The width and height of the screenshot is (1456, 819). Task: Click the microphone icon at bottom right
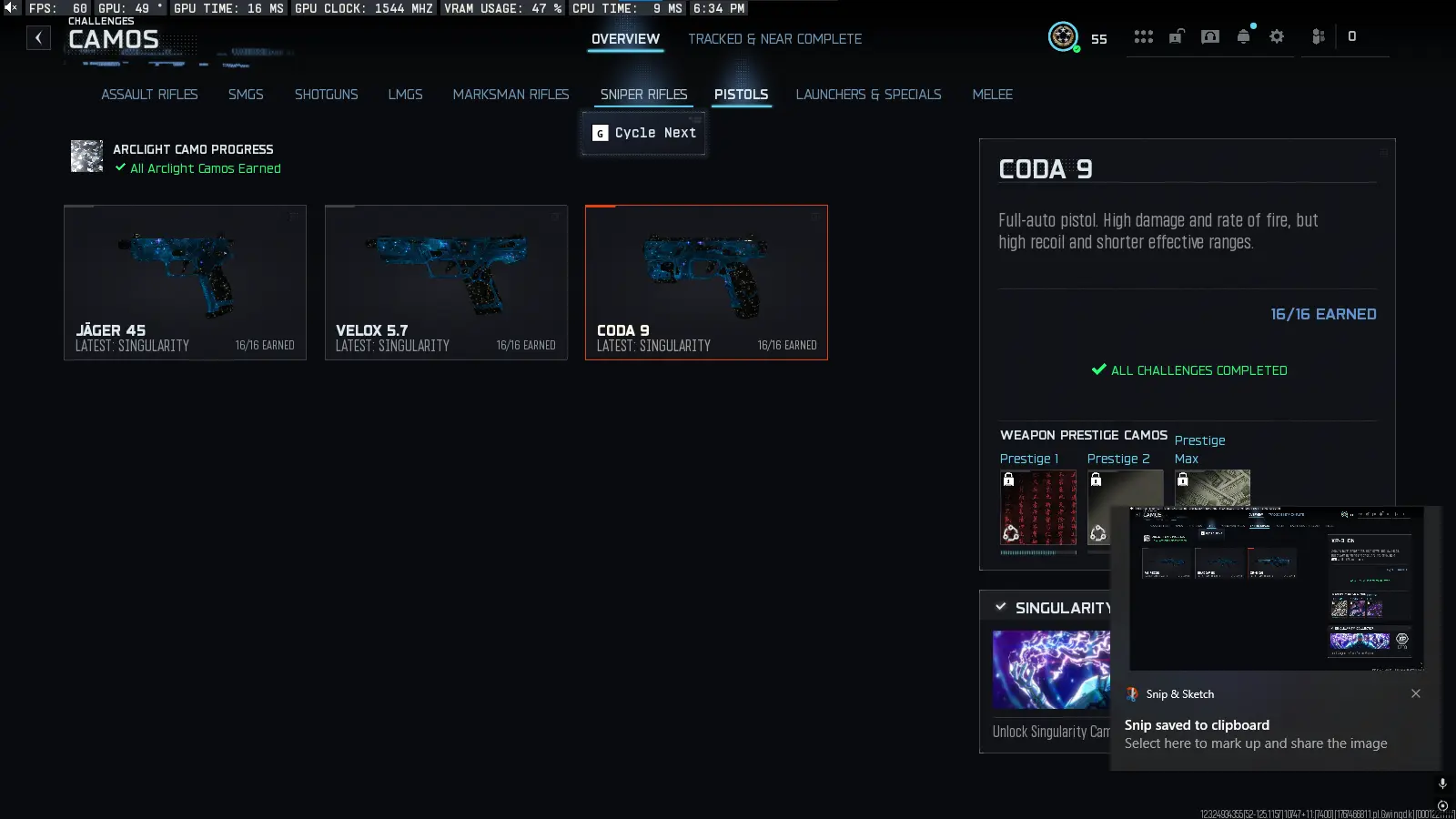(x=1441, y=782)
